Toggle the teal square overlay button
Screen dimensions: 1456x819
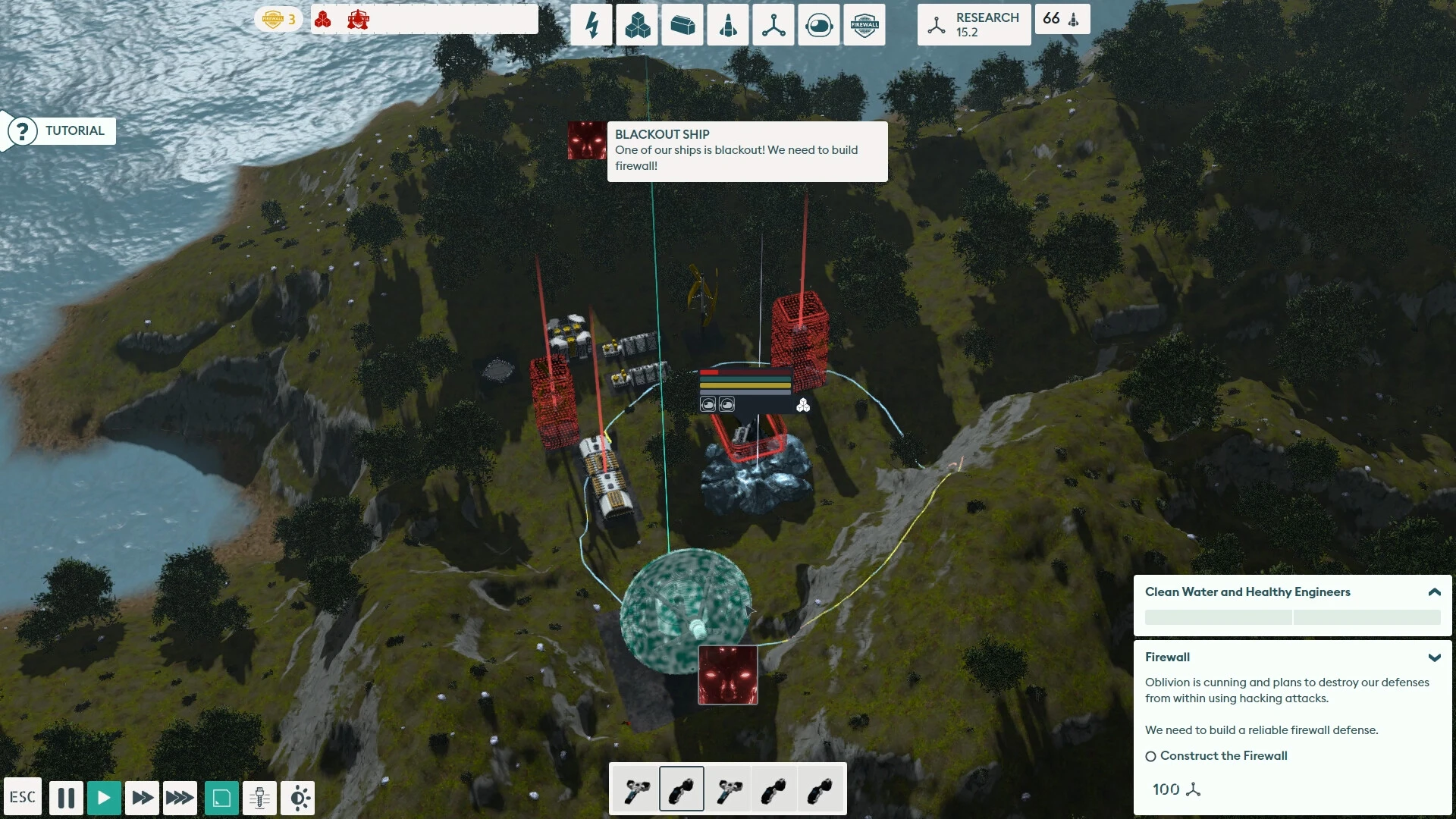pos(221,798)
